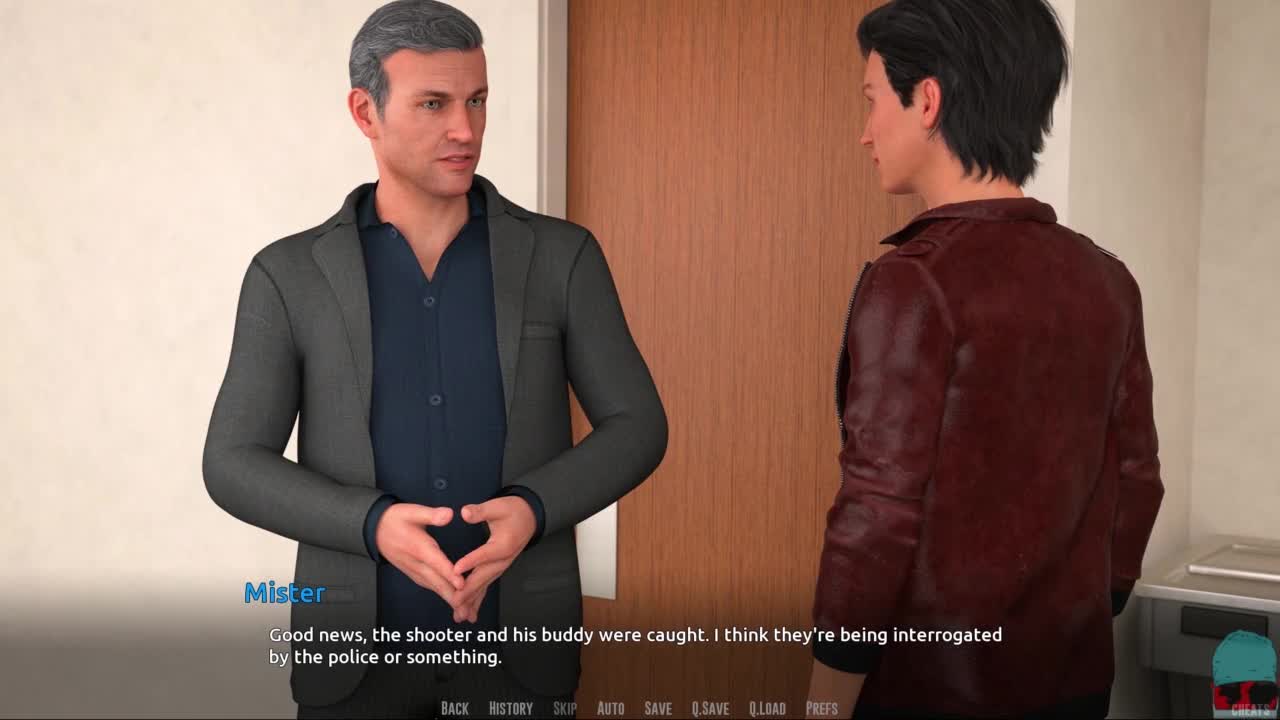Activate Skip mode in the quick menu
The width and height of the screenshot is (1280, 720).
click(x=564, y=708)
